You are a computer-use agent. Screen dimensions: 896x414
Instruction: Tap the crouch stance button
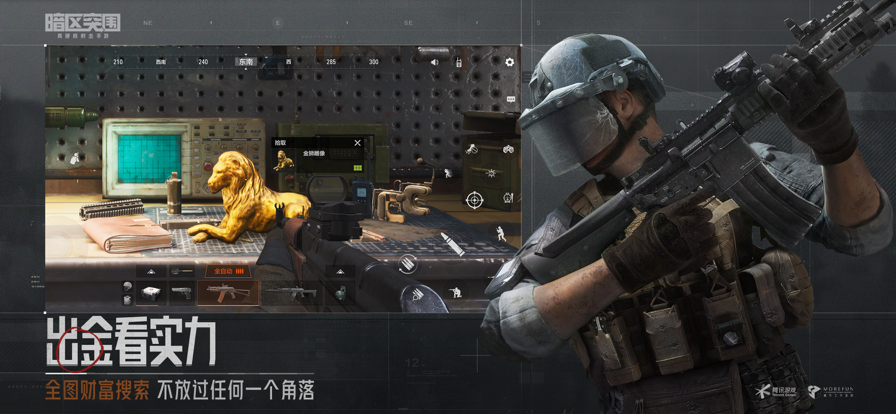(x=456, y=293)
